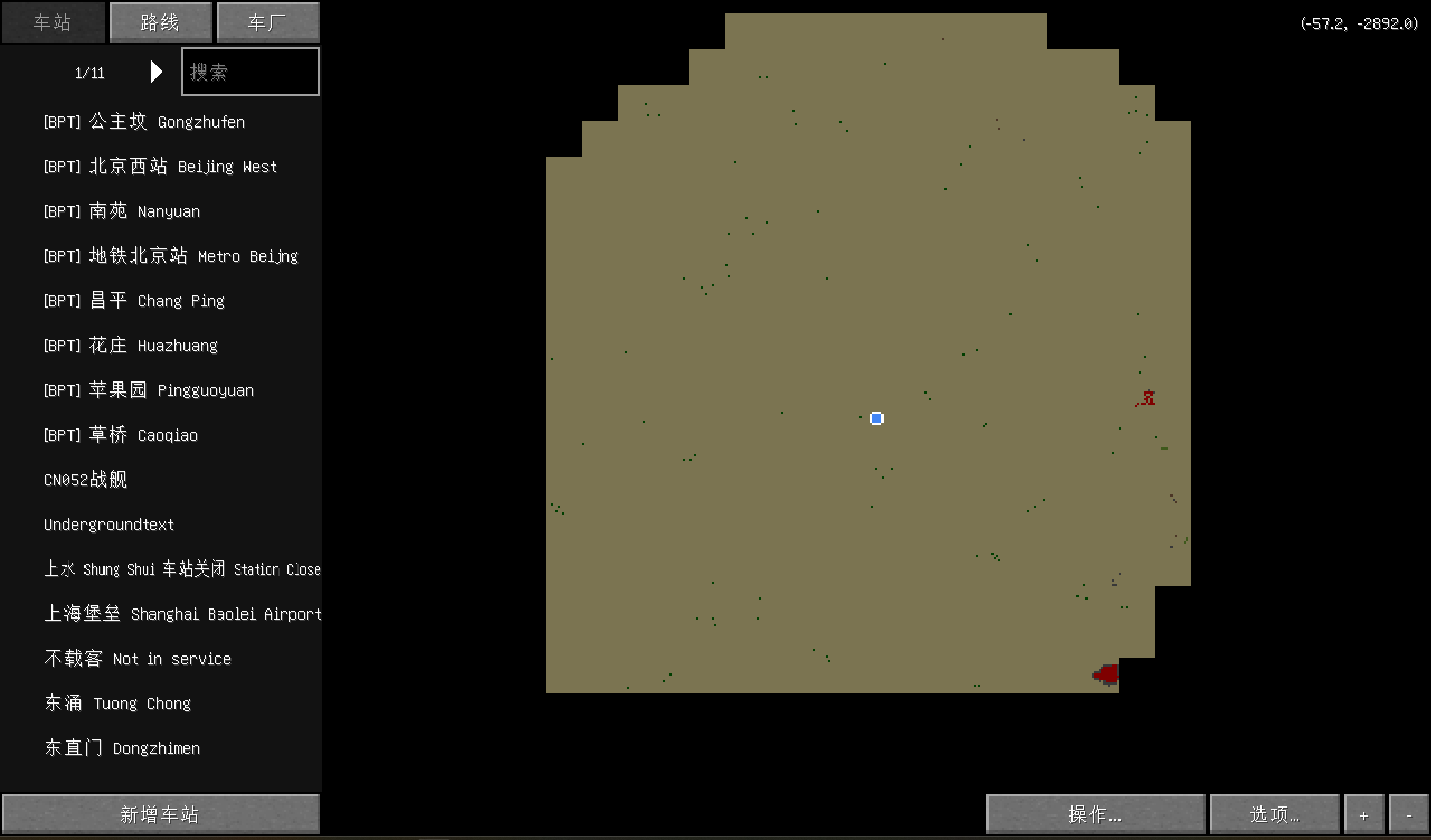Zoom in the map with plus button
This screenshot has width=1431, height=840.
[x=1363, y=815]
